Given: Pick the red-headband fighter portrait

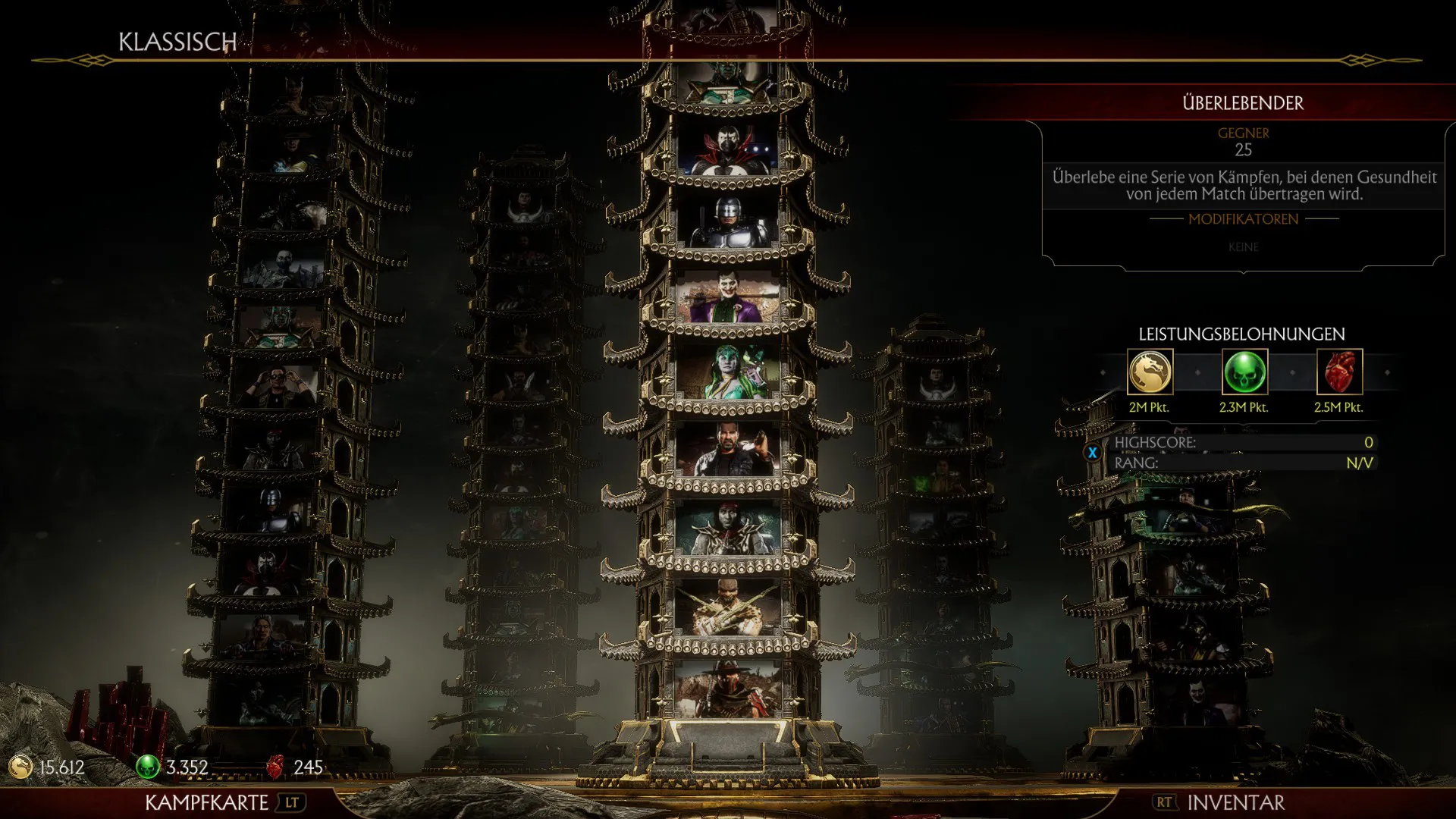Looking at the screenshot, I should 728,528.
